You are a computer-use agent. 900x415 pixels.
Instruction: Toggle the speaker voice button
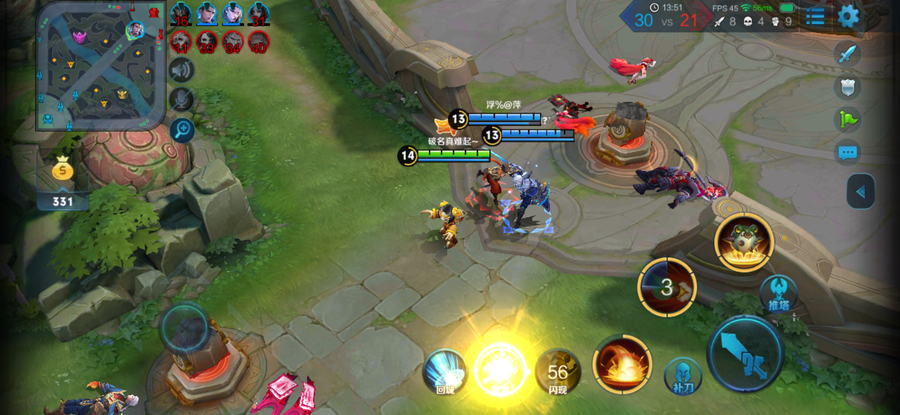181,70
